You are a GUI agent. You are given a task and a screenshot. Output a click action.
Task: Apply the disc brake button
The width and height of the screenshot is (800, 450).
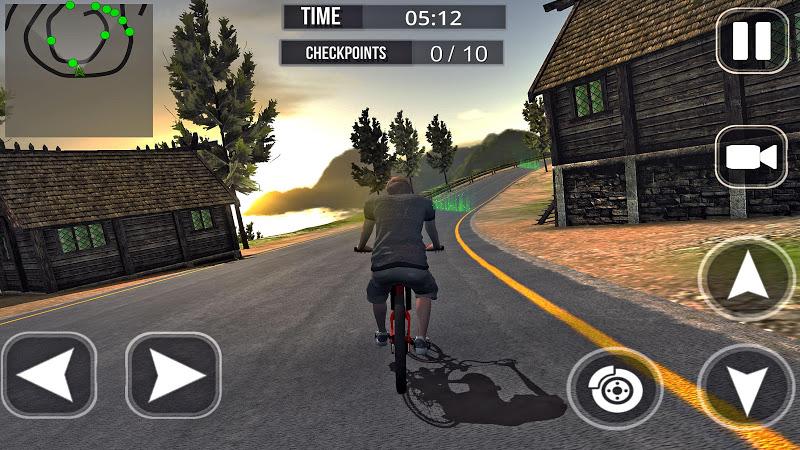click(614, 389)
